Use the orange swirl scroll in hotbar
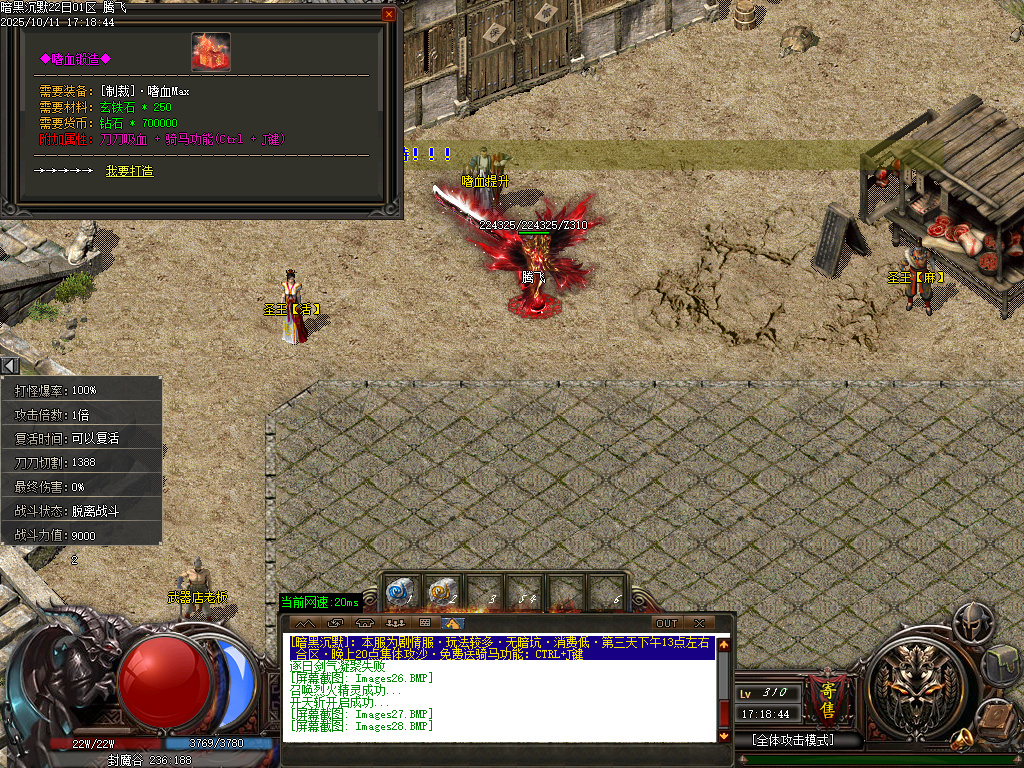 pos(441,593)
